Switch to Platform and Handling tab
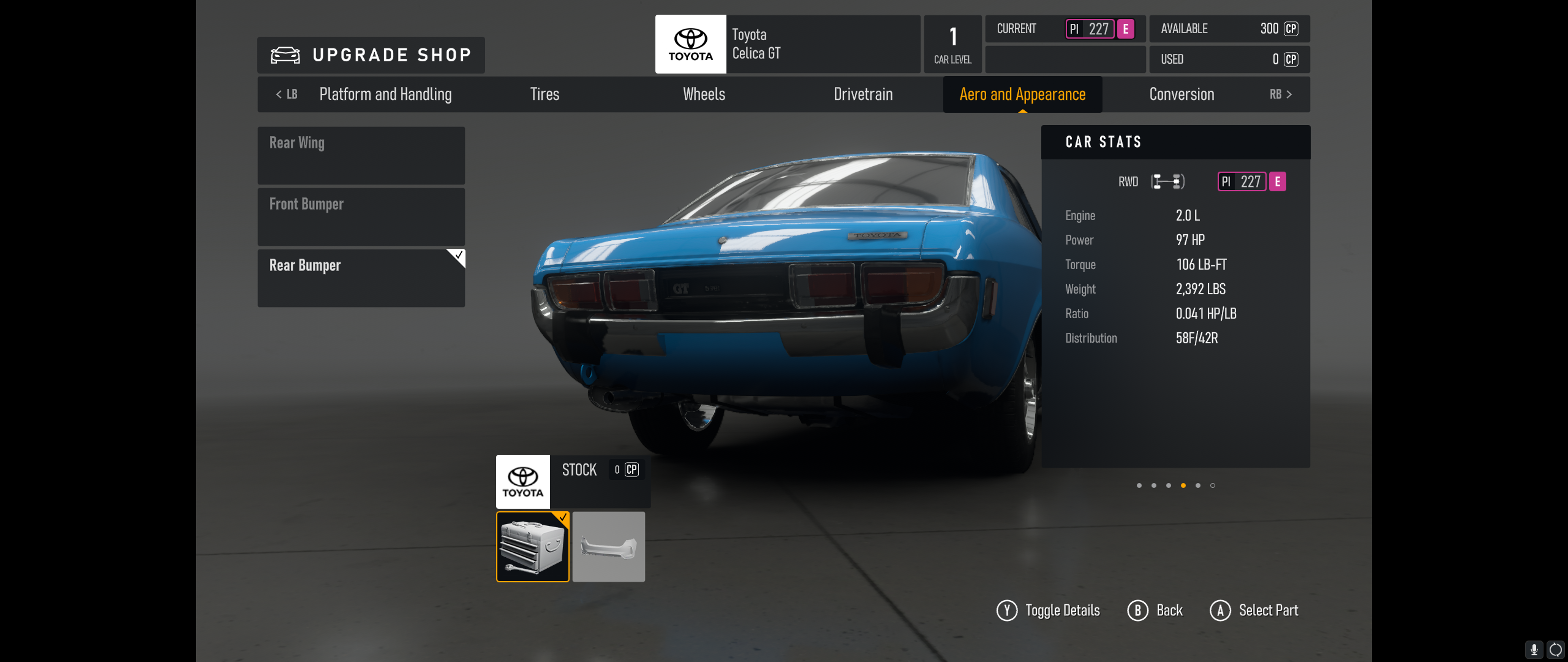 (385, 94)
